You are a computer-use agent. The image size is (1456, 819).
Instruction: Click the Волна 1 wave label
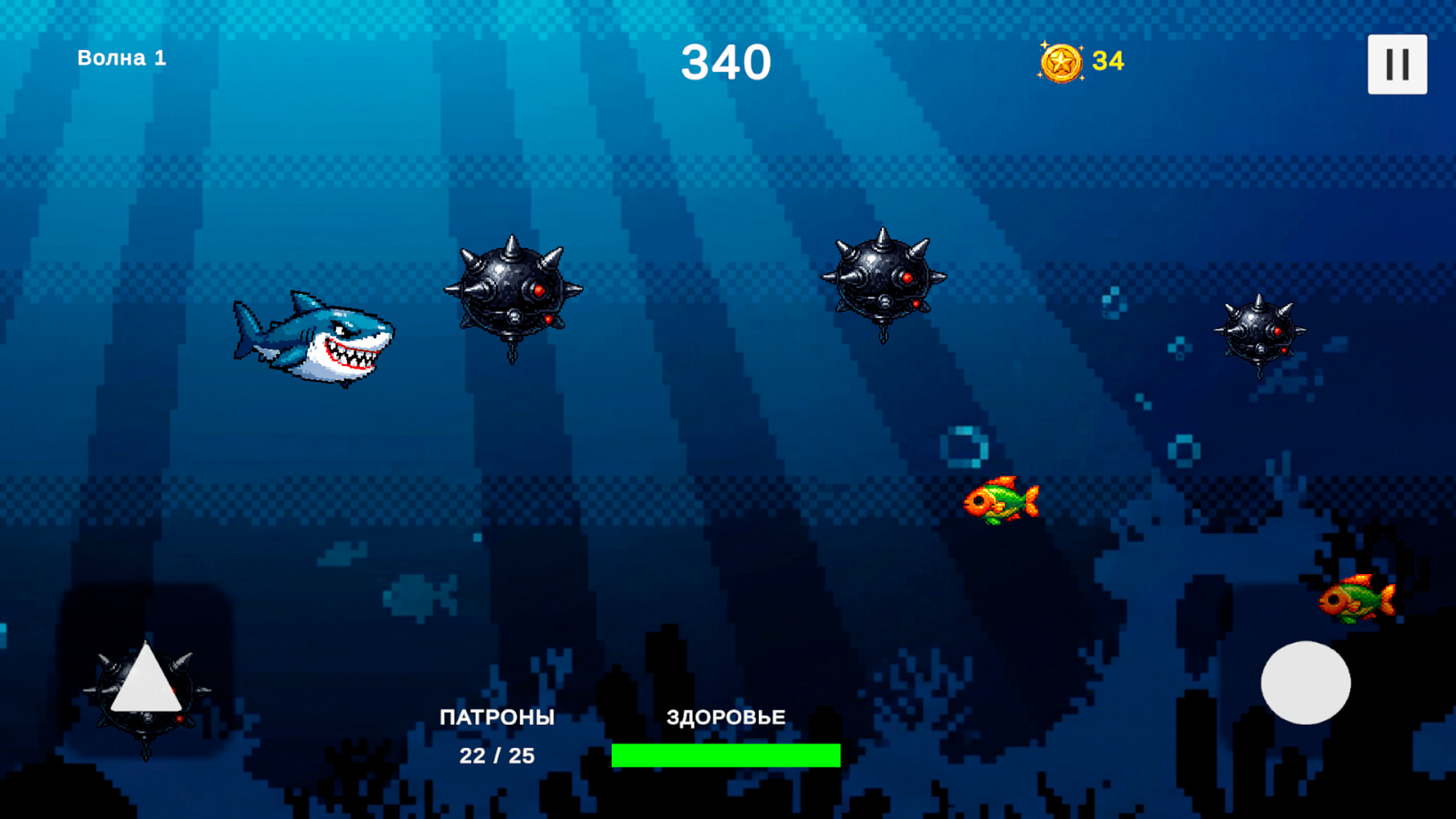(x=121, y=57)
